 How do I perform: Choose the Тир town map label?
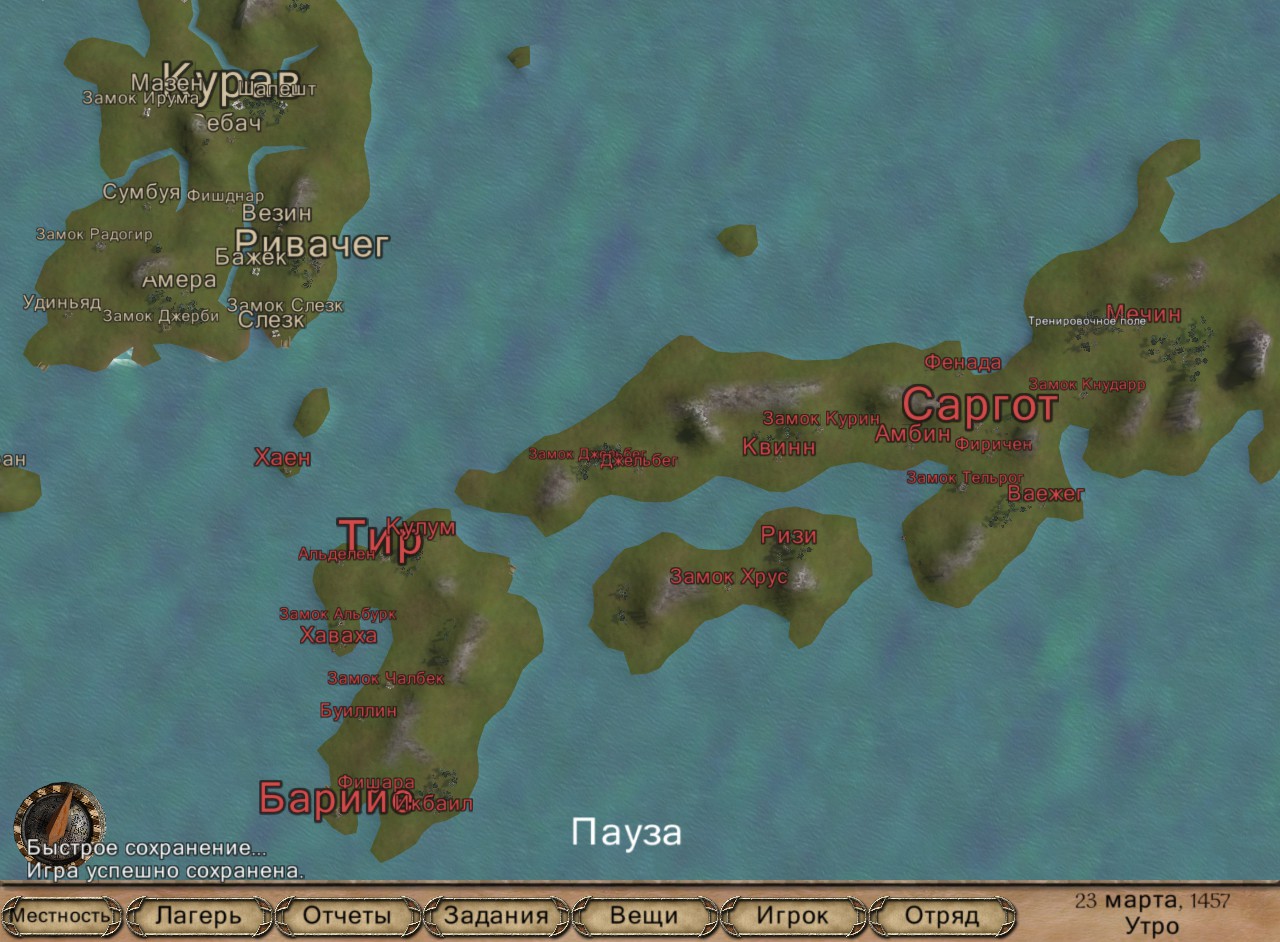point(378,540)
